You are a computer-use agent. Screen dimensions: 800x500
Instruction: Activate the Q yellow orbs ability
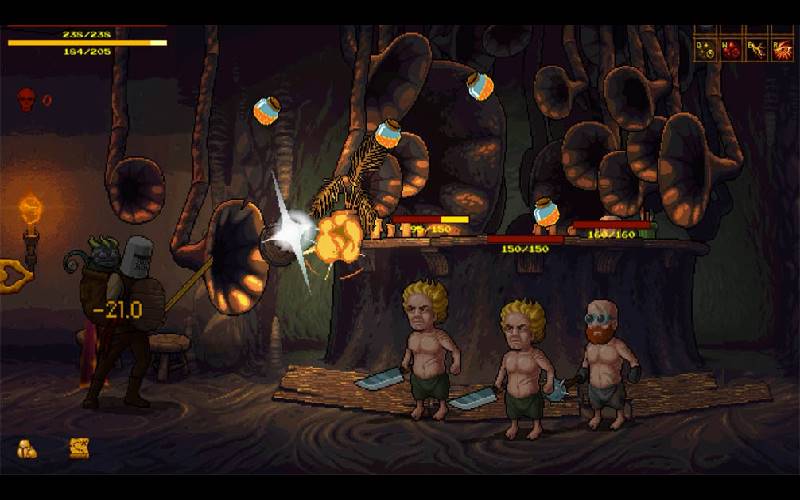pyautogui.click(x=706, y=49)
